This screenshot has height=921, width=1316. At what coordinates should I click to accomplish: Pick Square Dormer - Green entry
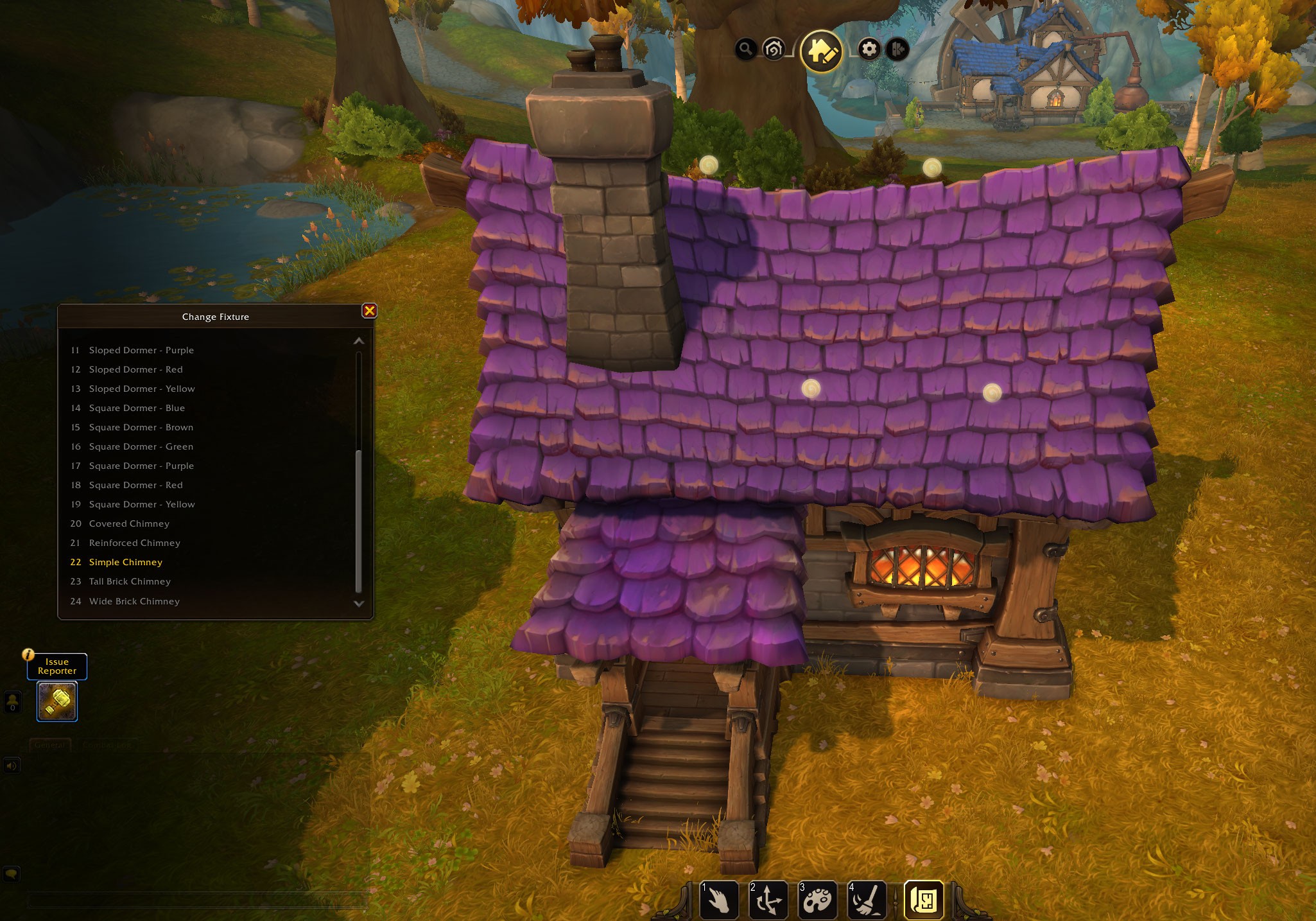click(x=141, y=446)
